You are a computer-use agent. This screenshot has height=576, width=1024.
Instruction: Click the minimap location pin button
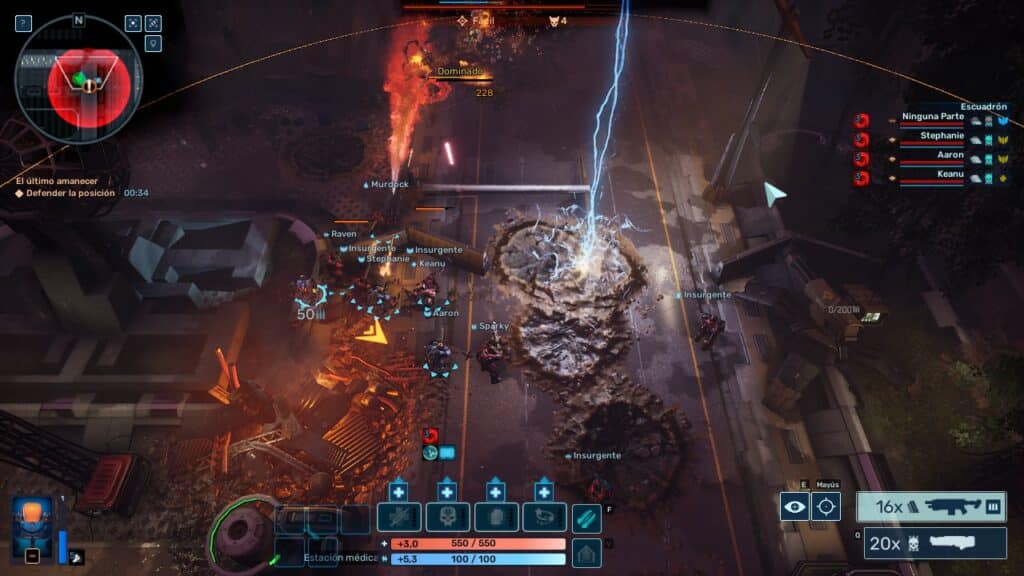[153, 44]
